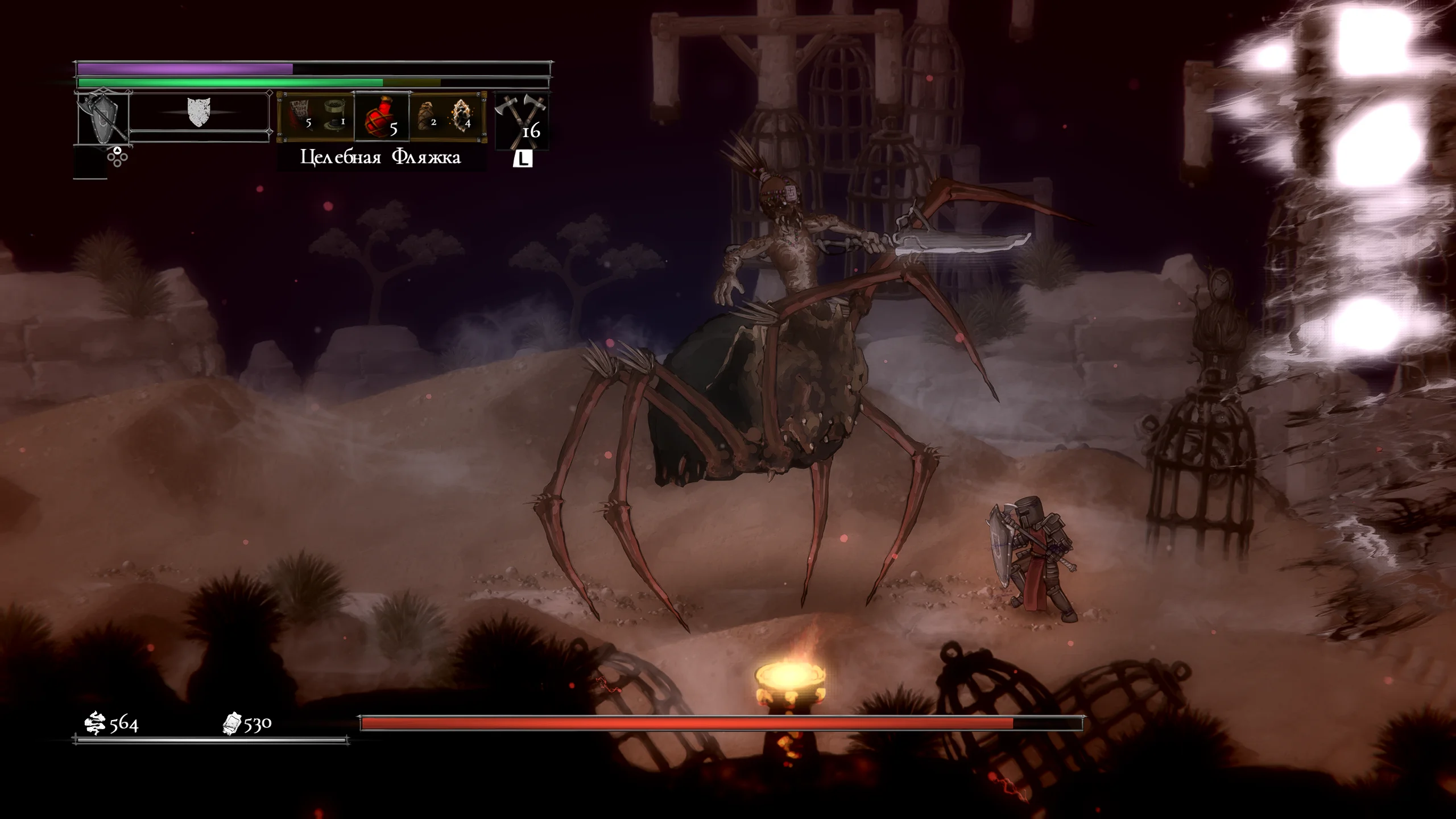This screenshot has width=1456, height=819.
Task: Click the equipped axe and shield icon
Action: tap(102, 119)
